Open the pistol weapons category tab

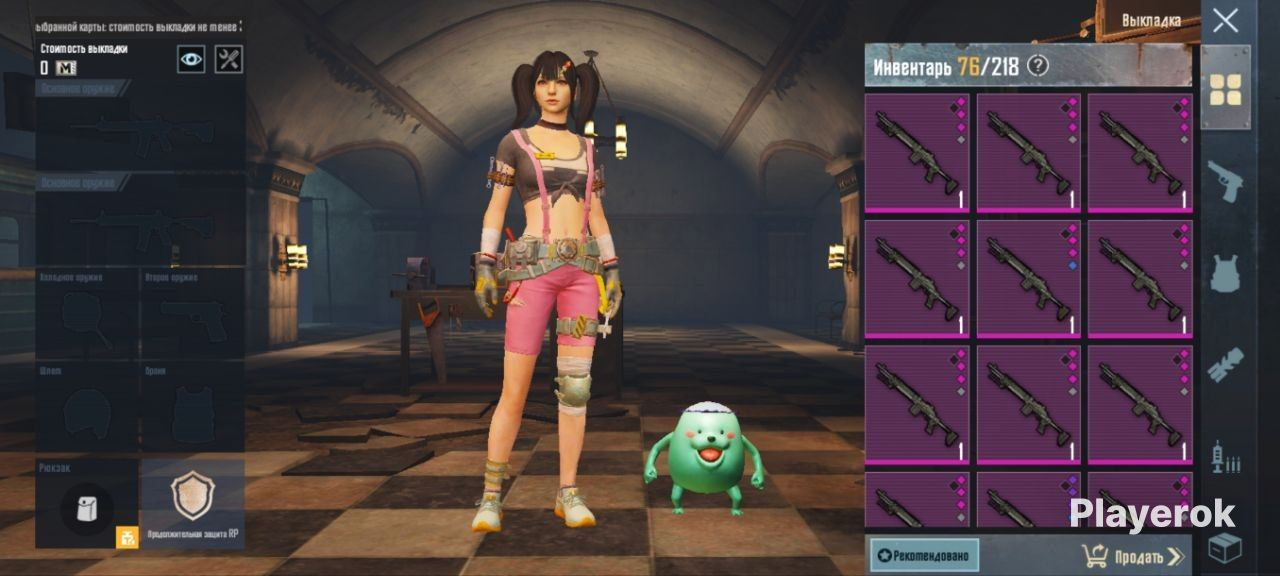pyautogui.click(x=1225, y=181)
